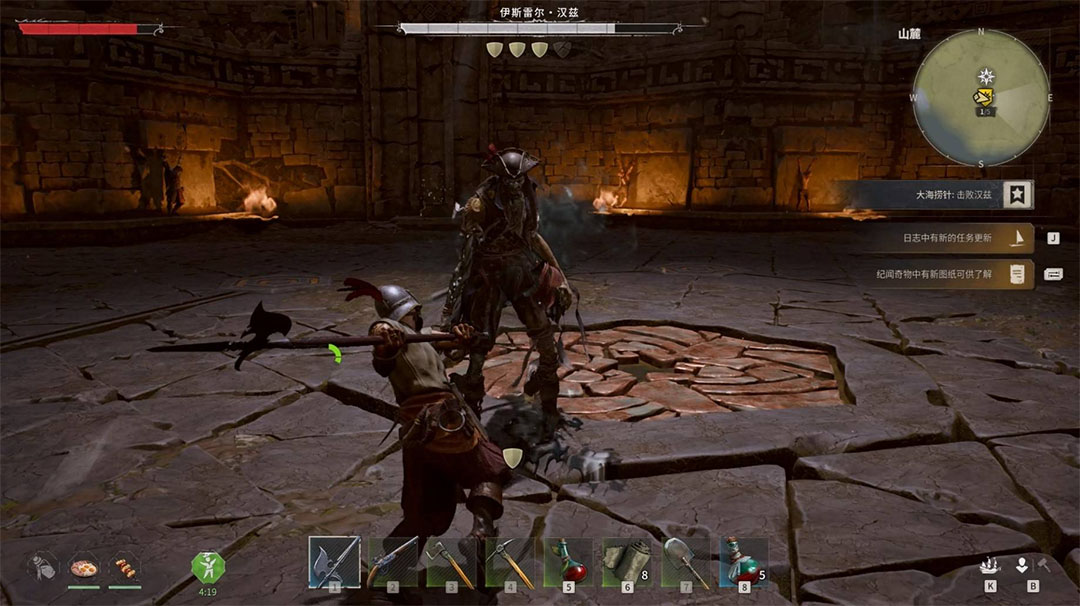Use the potion flask in slot 8
Image resolution: width=1080 pixels, height=606 pixels.
[x=744, y=562]
